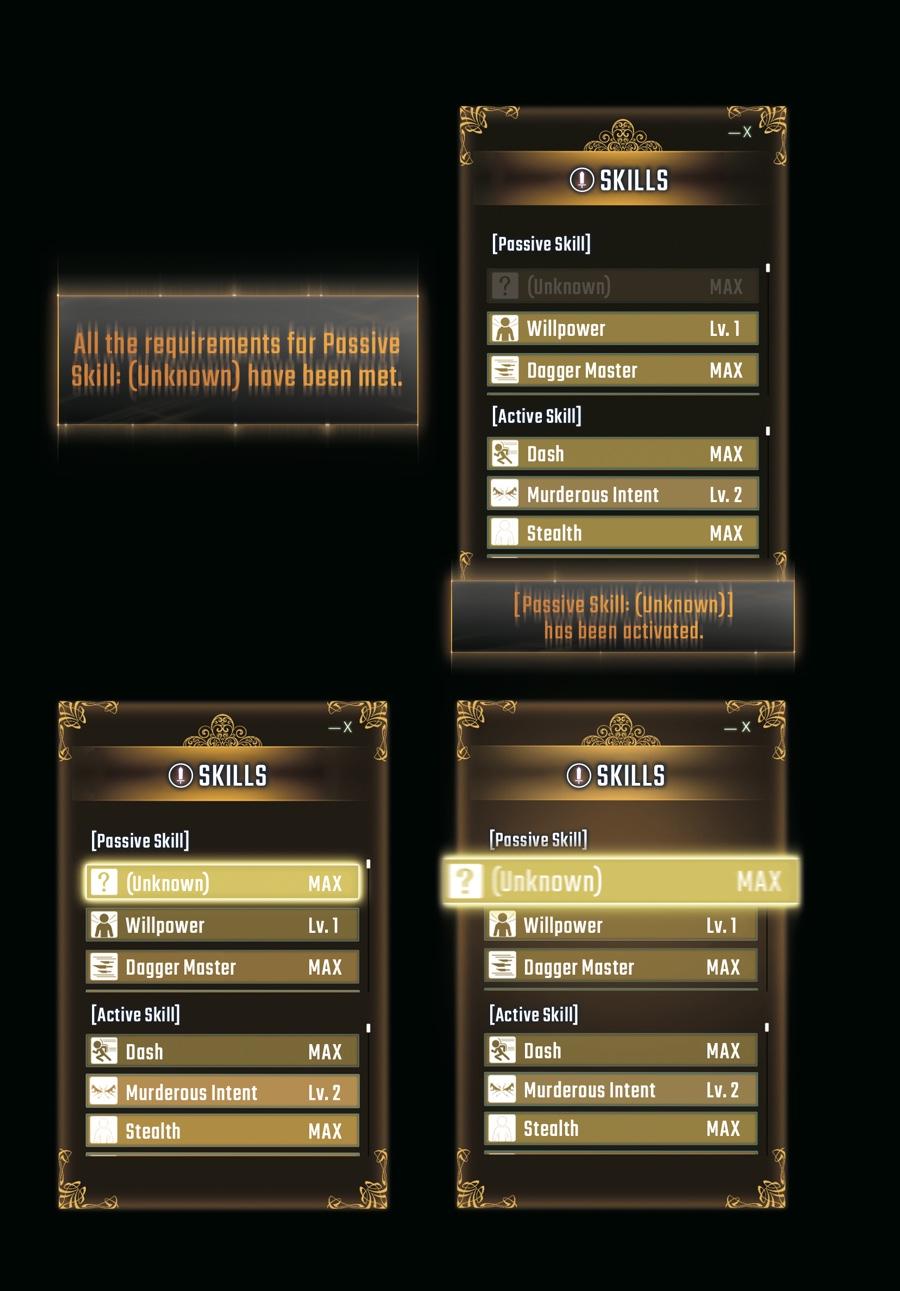Click the "requirements have been met" notification banner
This screenshot has height=1291, width=900.
(x=237, y=360)
